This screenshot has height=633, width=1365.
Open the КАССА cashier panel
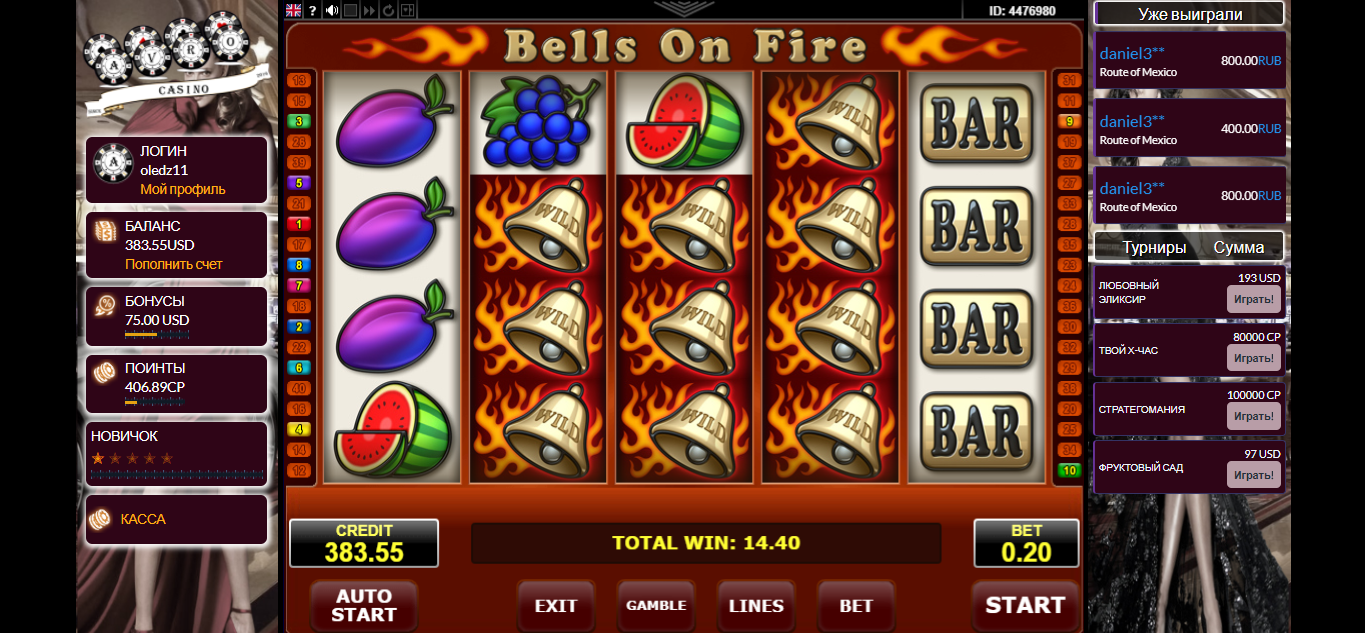coord(143,519)
